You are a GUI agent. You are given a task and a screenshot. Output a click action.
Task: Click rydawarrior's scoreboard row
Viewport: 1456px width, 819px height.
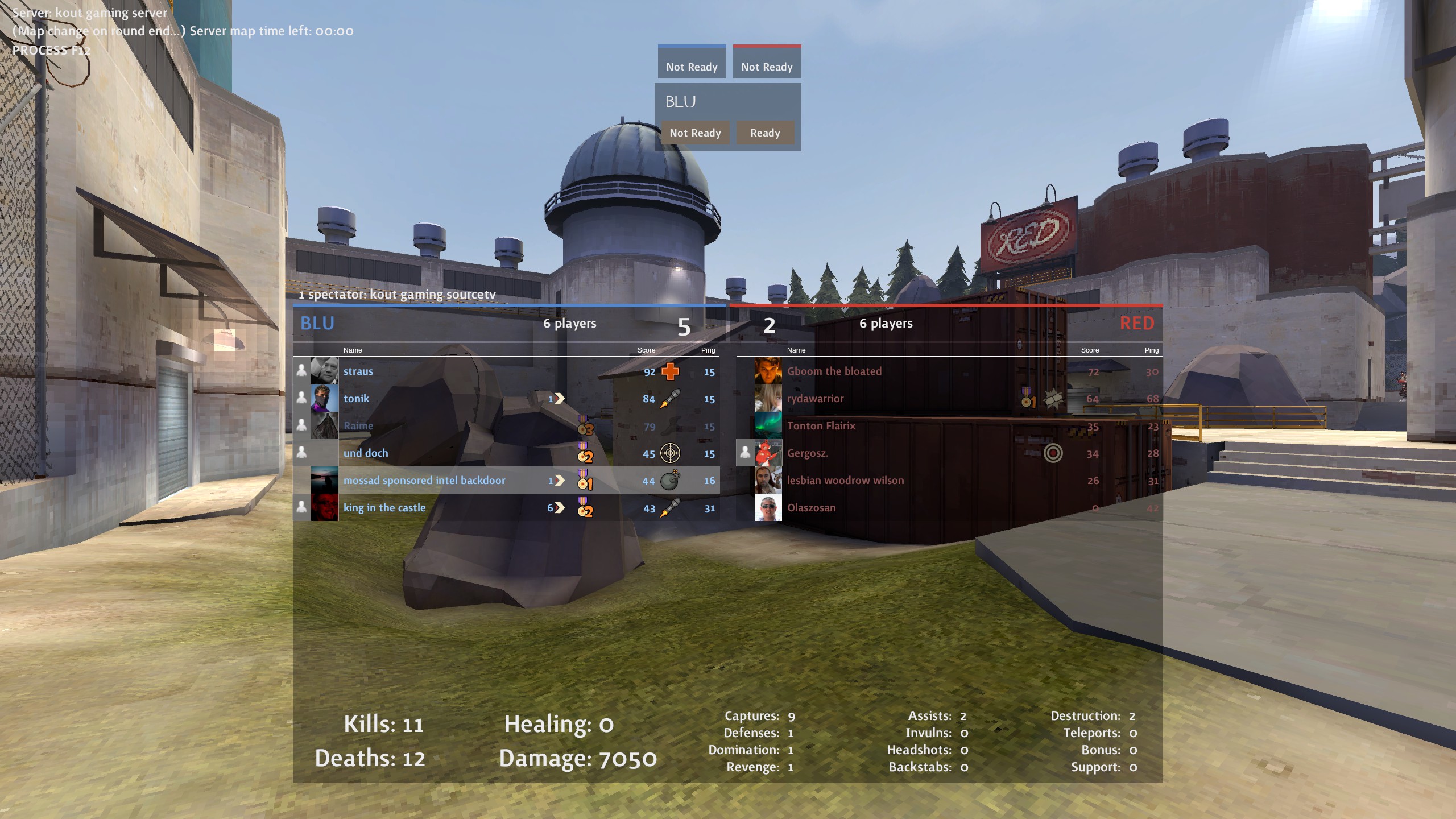pos(815,399)
